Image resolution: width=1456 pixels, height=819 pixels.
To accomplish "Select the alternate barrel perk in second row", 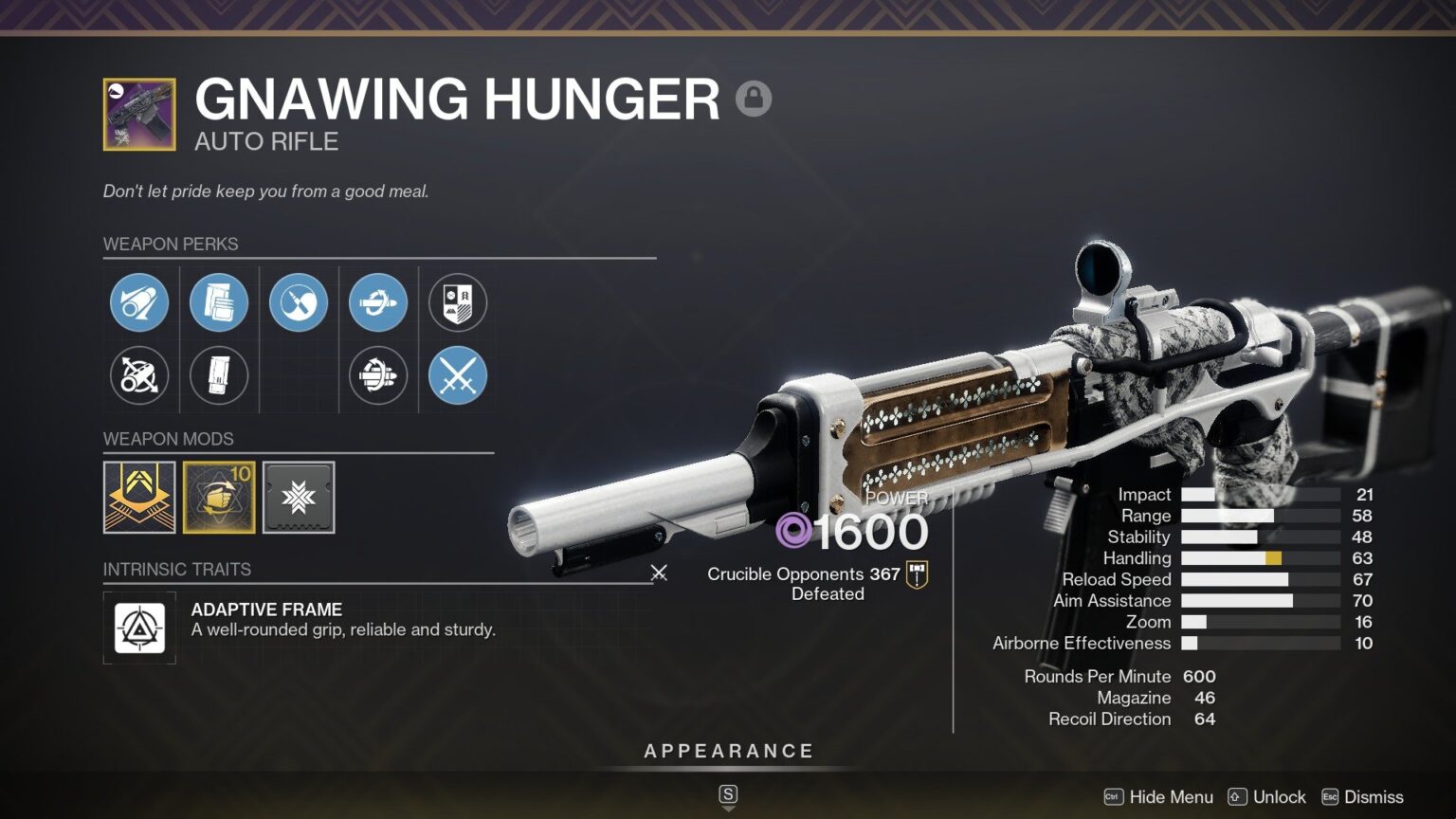I will tap(139, 375).
